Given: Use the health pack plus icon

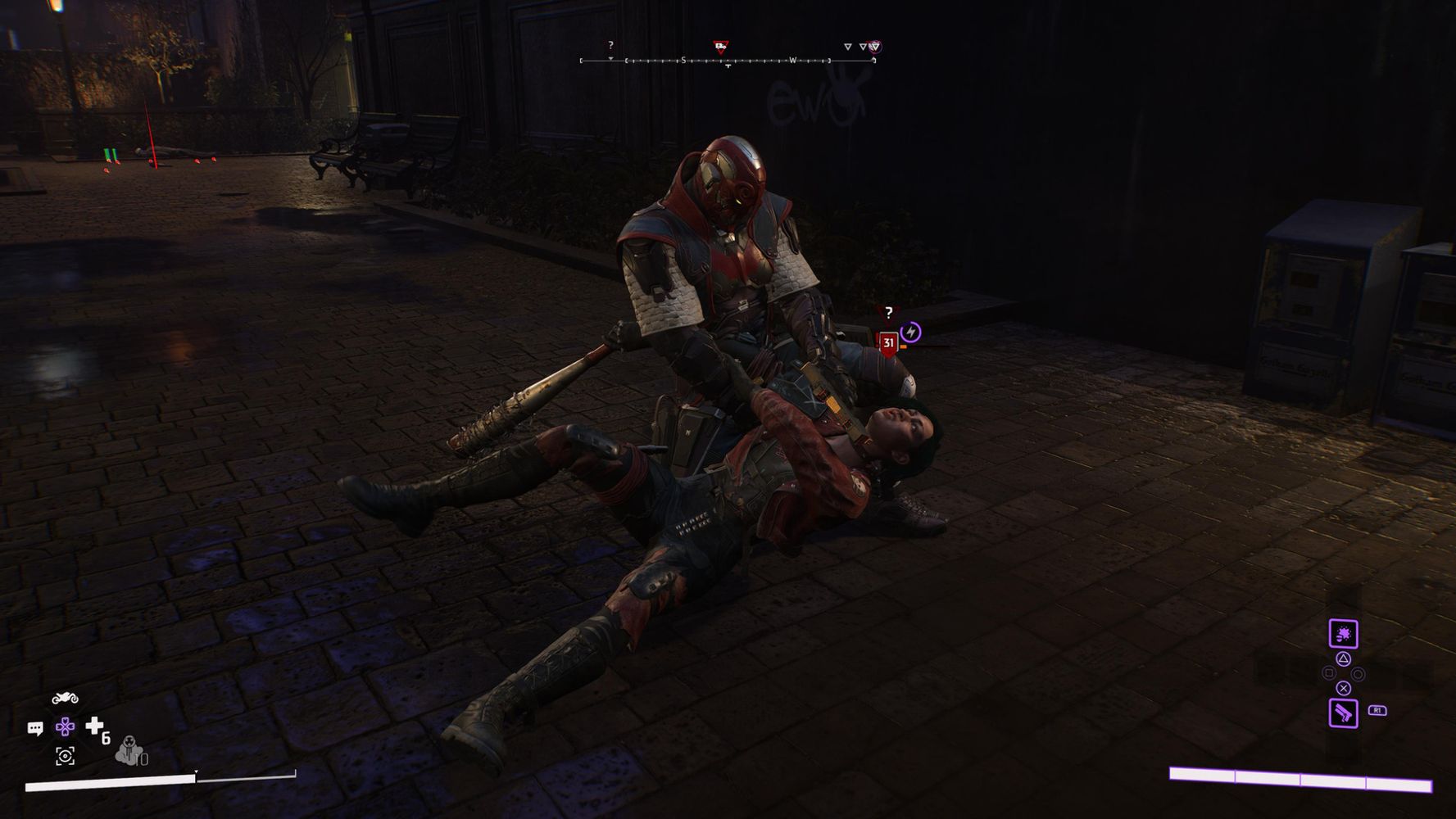Looking at the screenshot, I should pyautogui.click(x=95, y=726).
